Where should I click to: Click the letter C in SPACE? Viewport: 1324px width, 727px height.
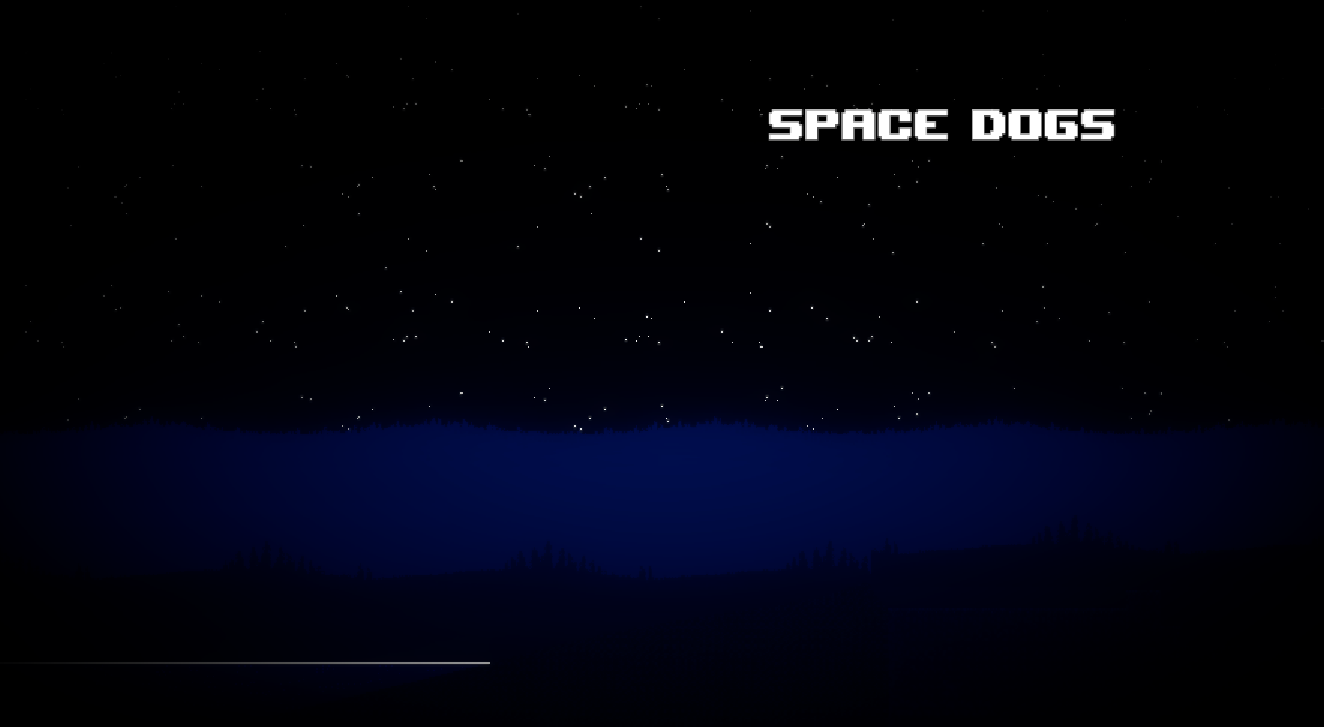click(895, 124)
